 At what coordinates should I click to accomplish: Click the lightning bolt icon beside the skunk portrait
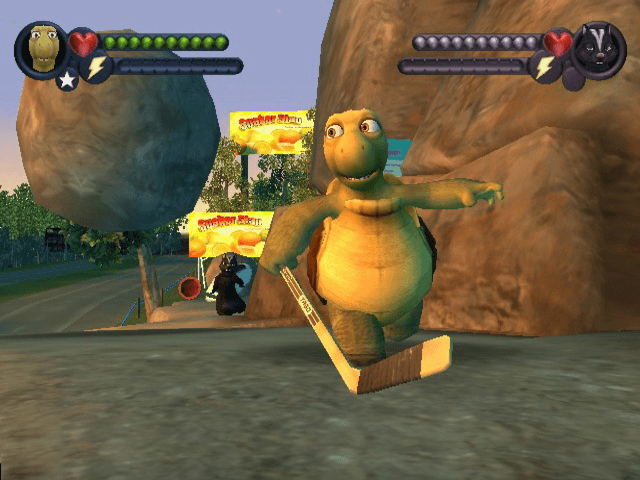544,67
